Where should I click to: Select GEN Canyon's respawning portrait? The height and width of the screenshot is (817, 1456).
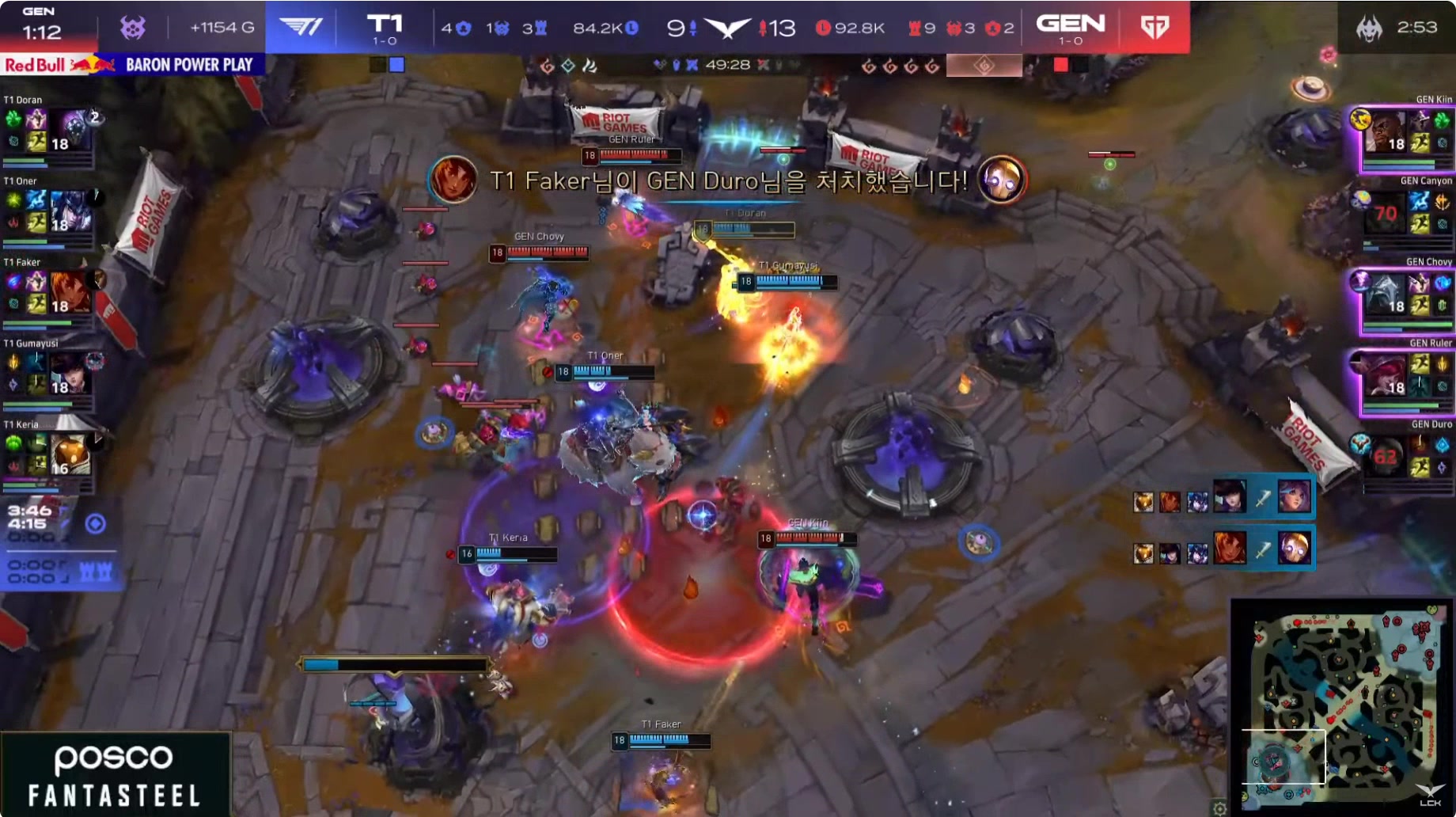pyautogui.click(x=1385, y=212)
